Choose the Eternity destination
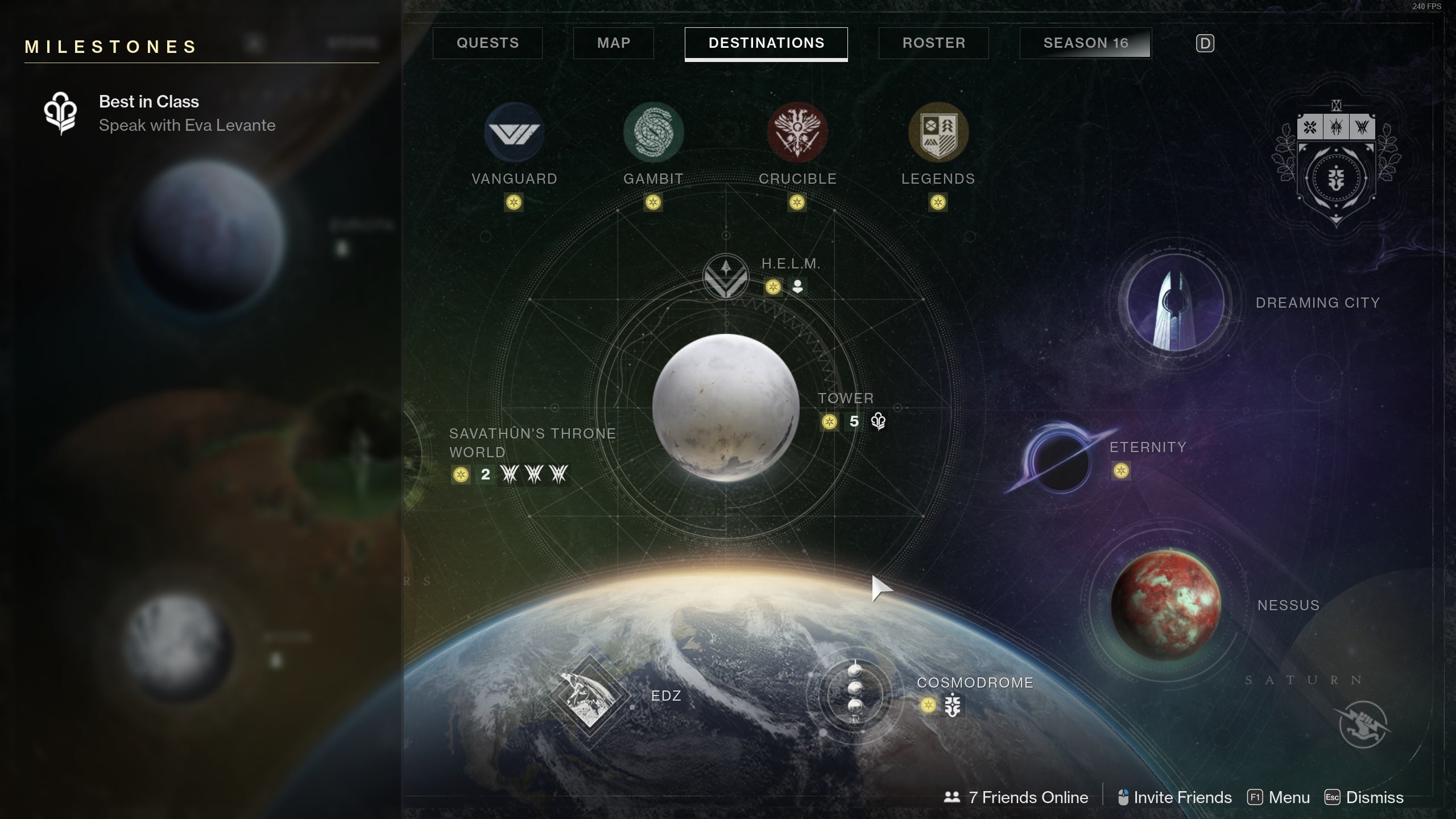 pyautogui.click(x=1060, y=461)
